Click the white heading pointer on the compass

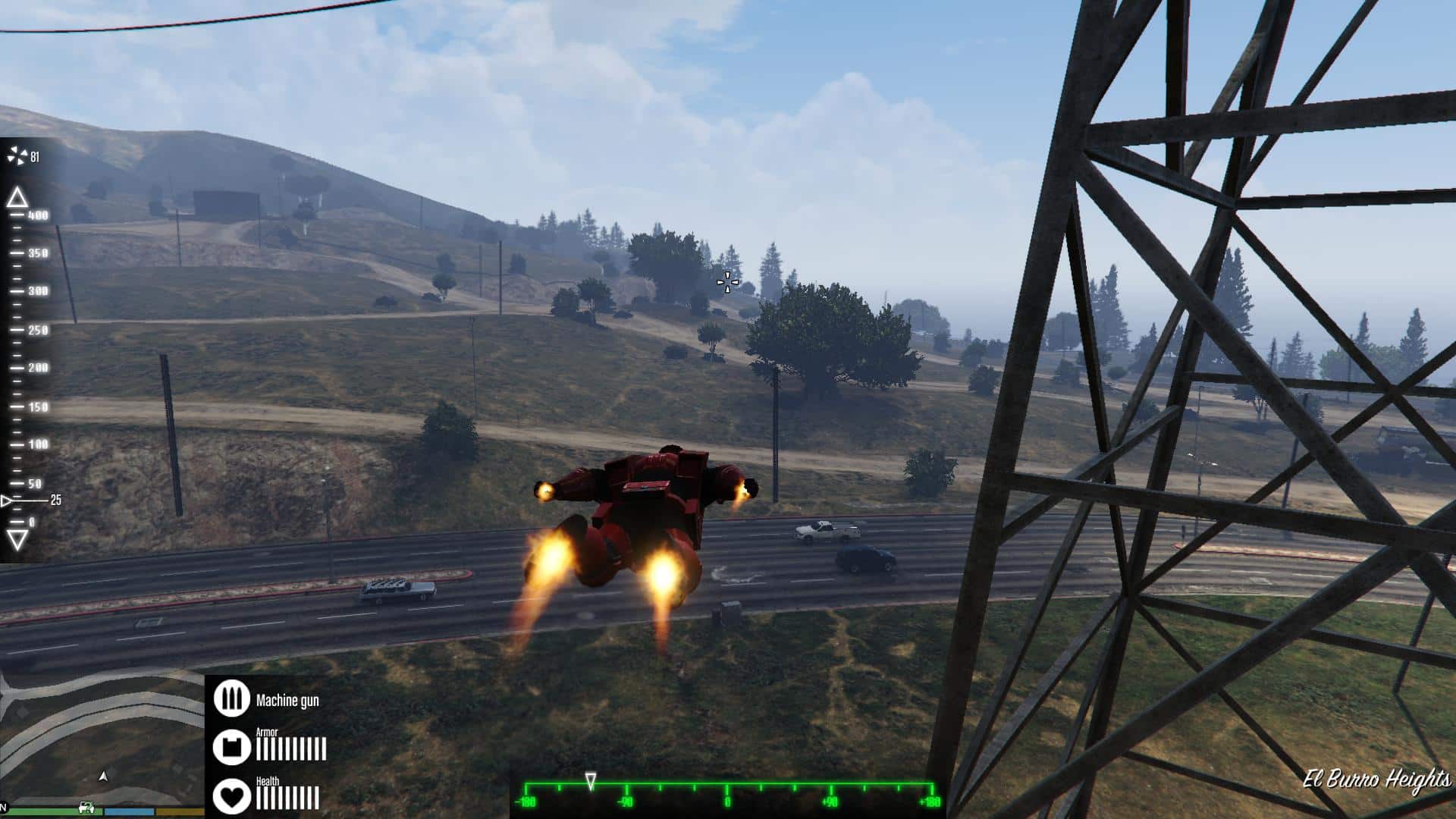tap(591, 779)
